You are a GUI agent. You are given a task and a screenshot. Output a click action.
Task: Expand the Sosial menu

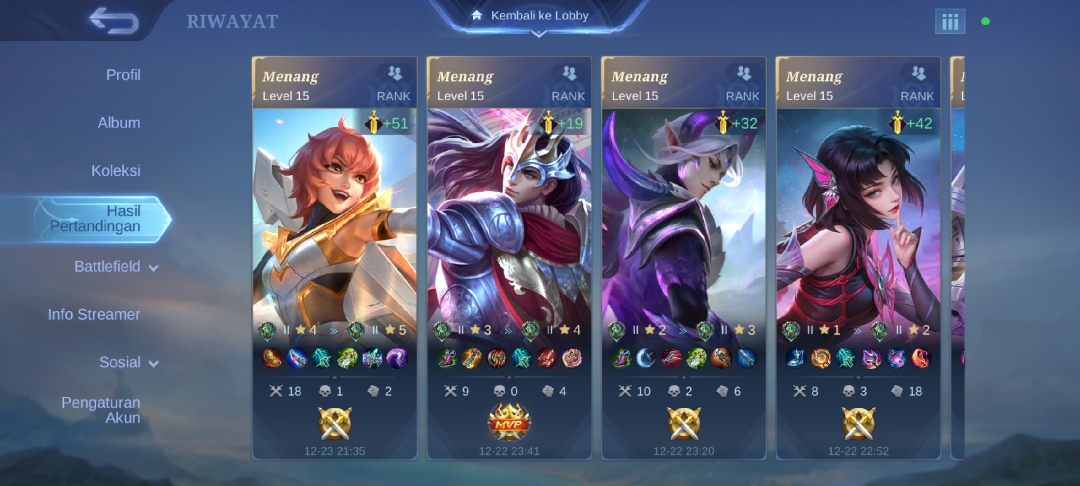click(128, 362)
